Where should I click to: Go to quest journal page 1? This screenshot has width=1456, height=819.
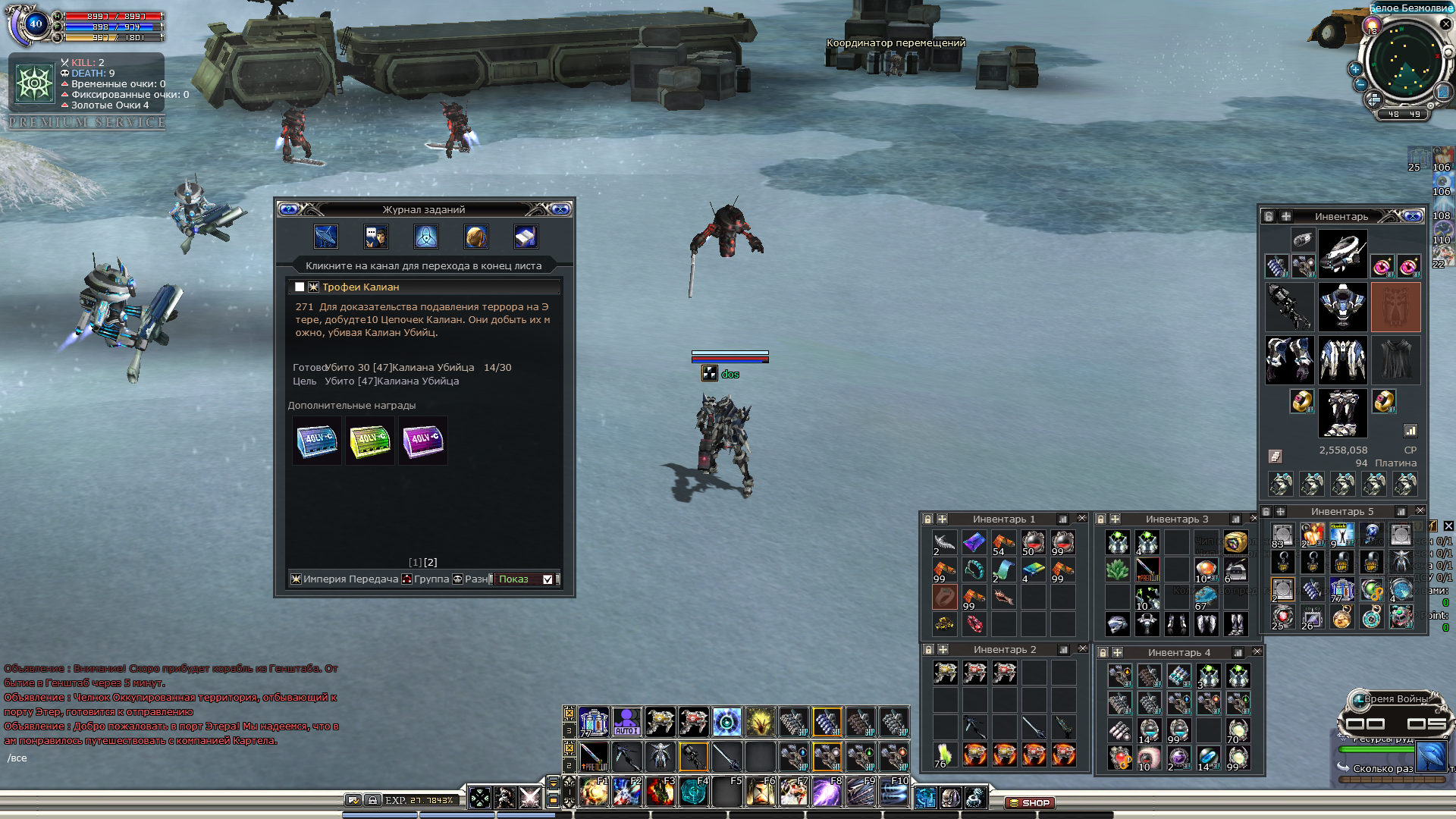[x=415, y=562]
